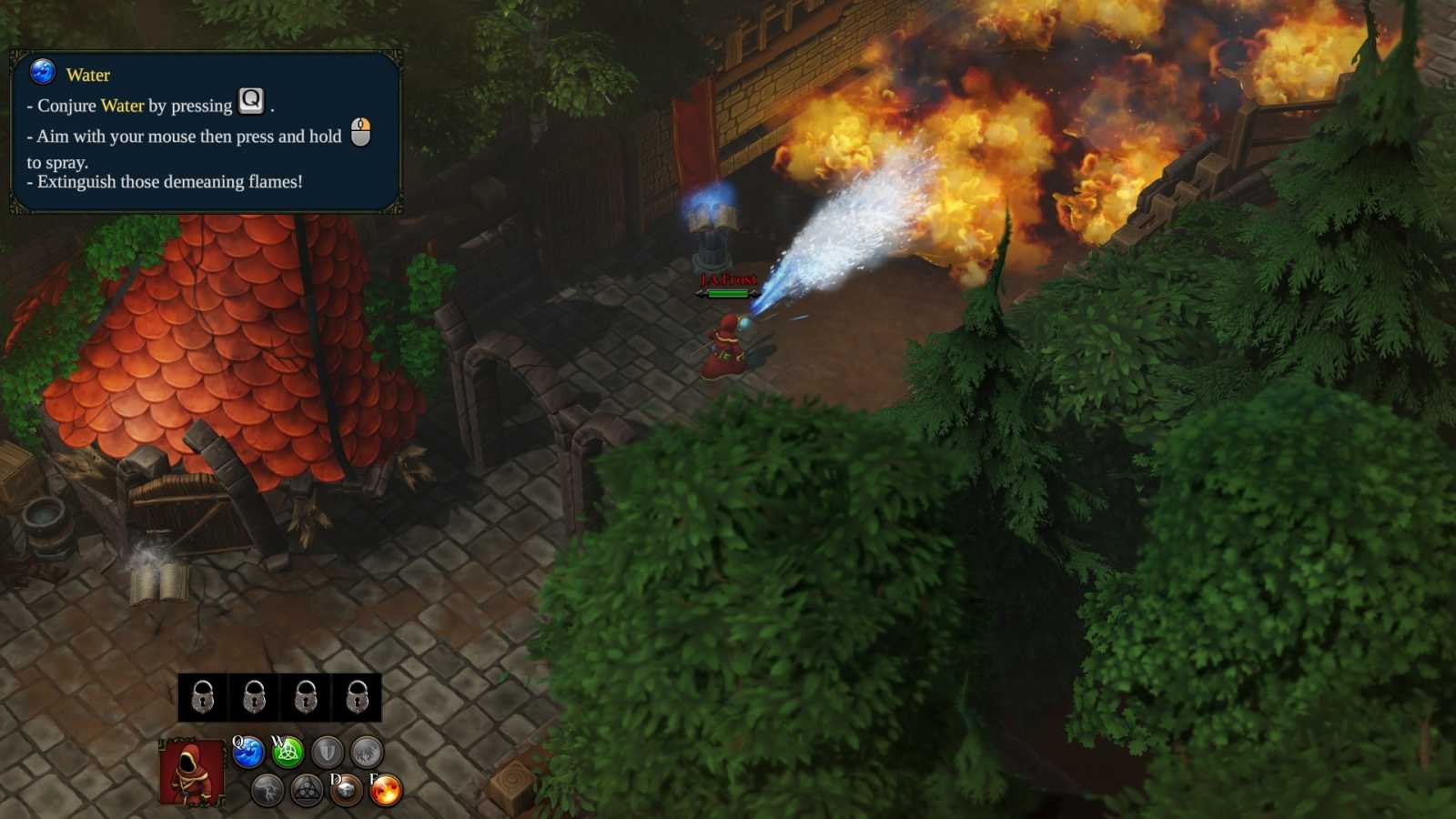Click the third locked spell slot padlock
The width and height of the screenshot is (1456, 819).
coord(305,695)
